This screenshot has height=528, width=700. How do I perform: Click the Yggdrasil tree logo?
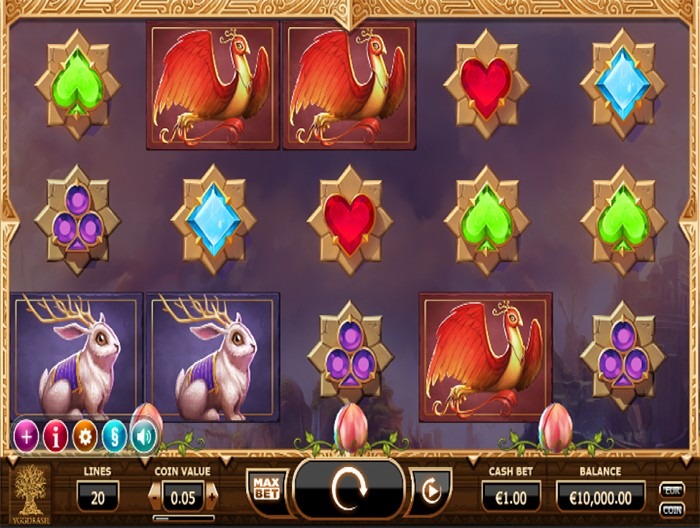32,491
